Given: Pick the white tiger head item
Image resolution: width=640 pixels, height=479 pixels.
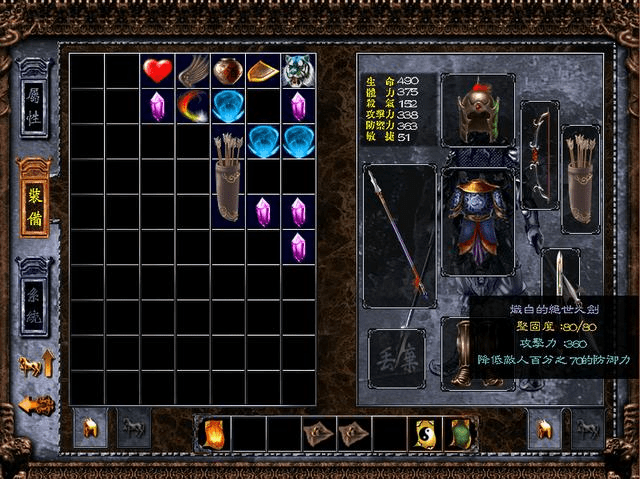Looking at the screenshot, I should click(x=297, y=70).
